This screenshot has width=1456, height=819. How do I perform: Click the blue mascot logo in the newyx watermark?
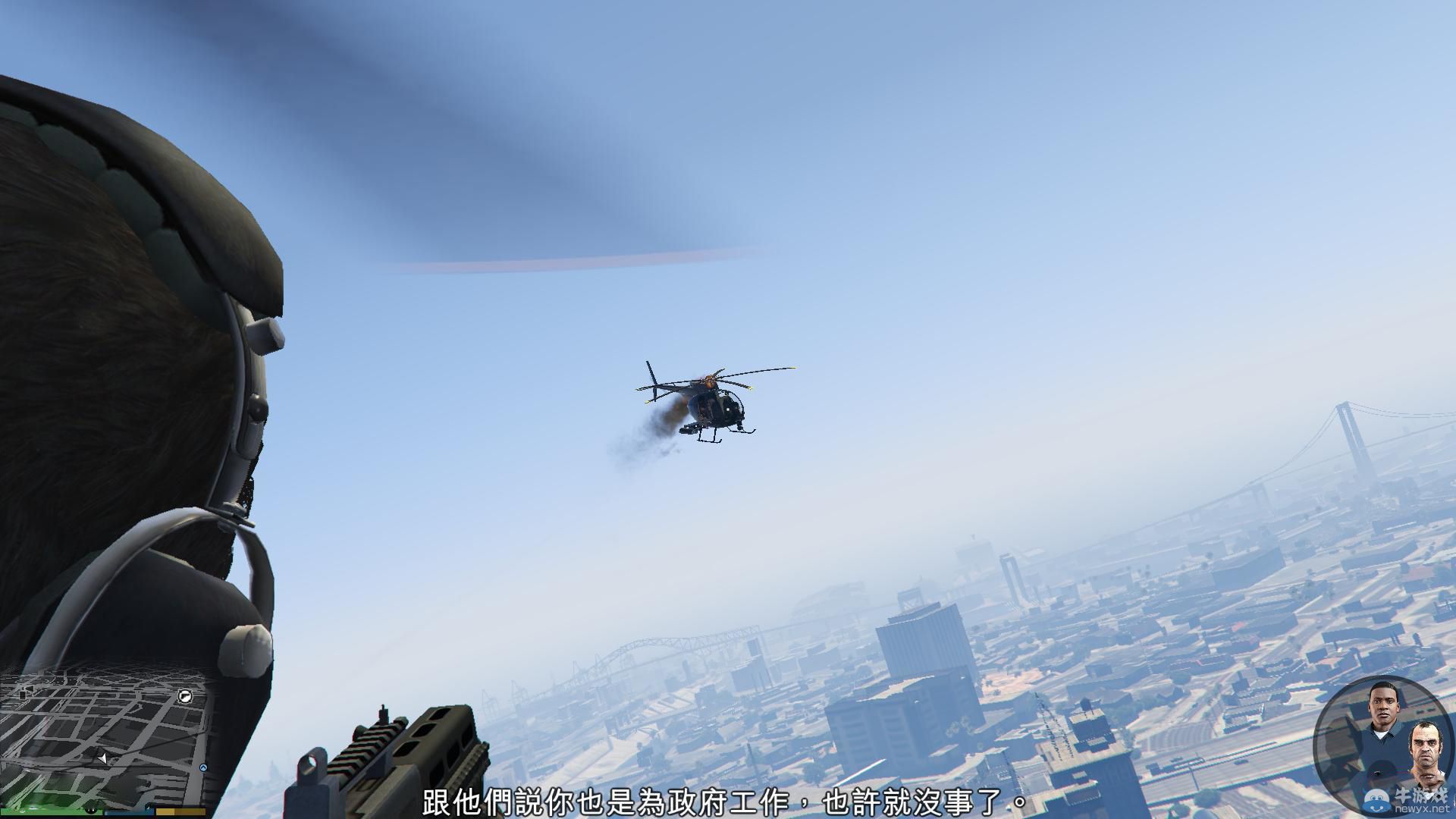pos(1376,800)
